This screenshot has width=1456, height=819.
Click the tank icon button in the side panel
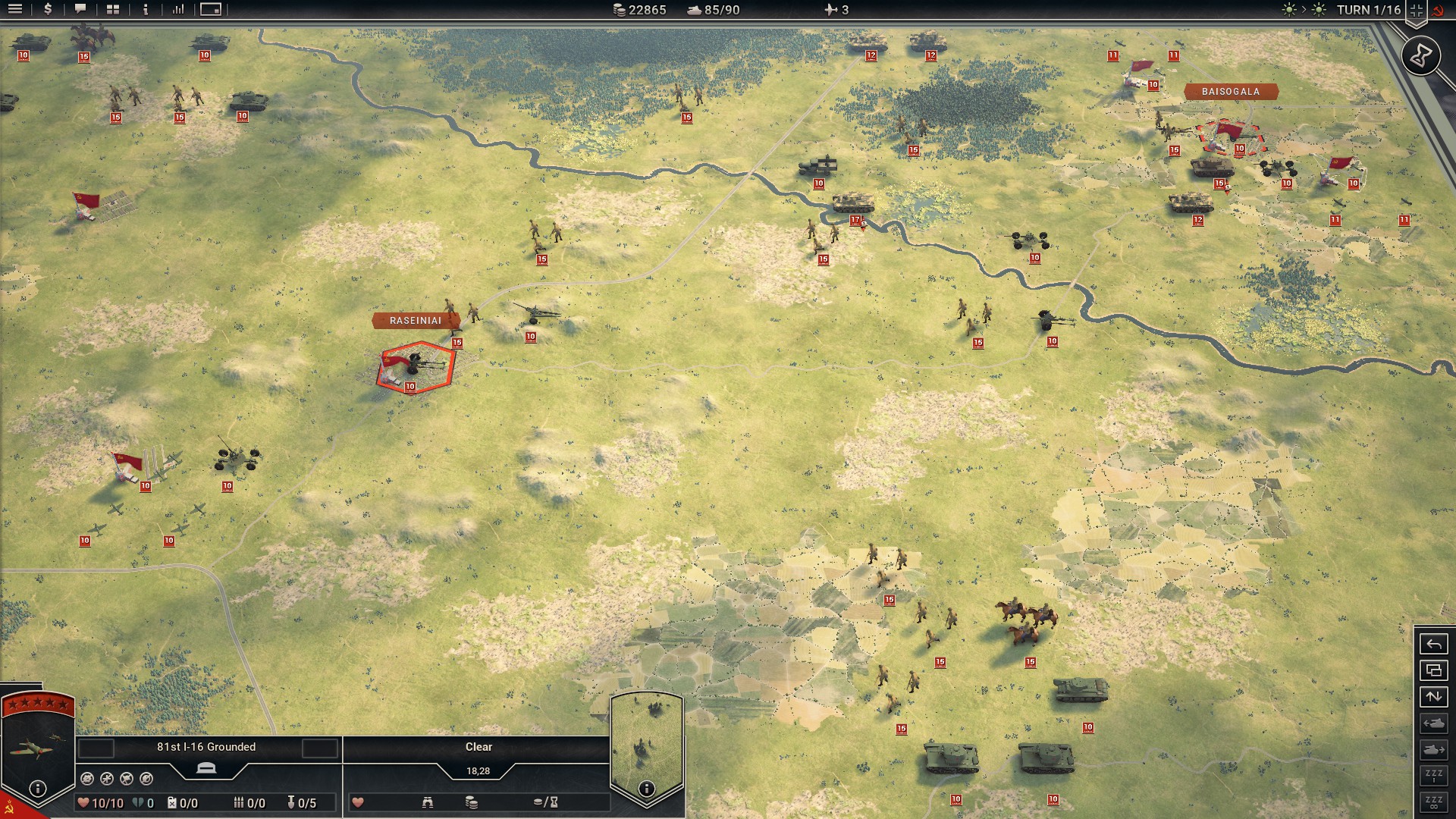pyautogui.click(x=1433, y=723)
